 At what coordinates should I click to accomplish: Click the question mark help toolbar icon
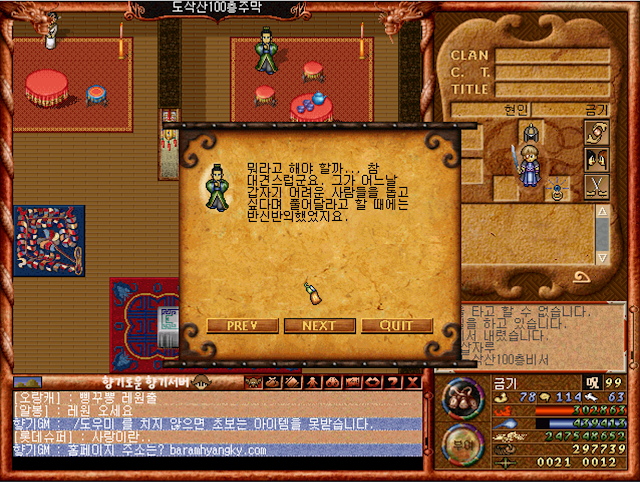pyautogui.click(x=391, y=382)
